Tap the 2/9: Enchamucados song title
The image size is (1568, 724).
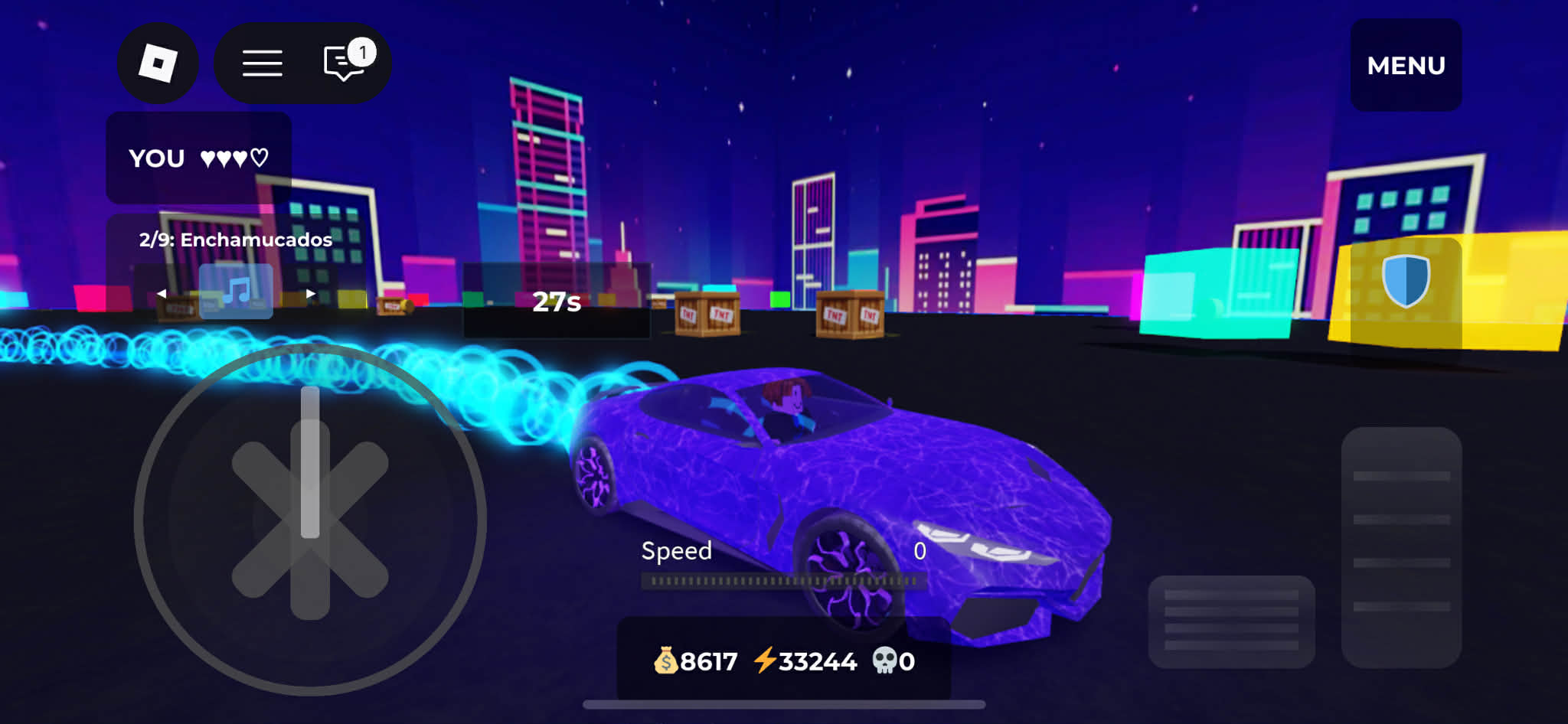pos(235,239)
